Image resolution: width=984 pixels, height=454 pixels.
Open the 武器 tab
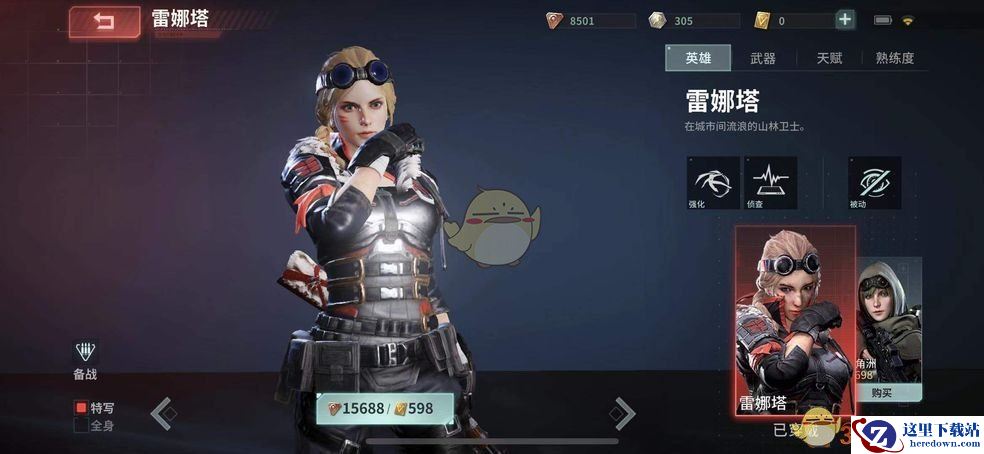point(763,58)
